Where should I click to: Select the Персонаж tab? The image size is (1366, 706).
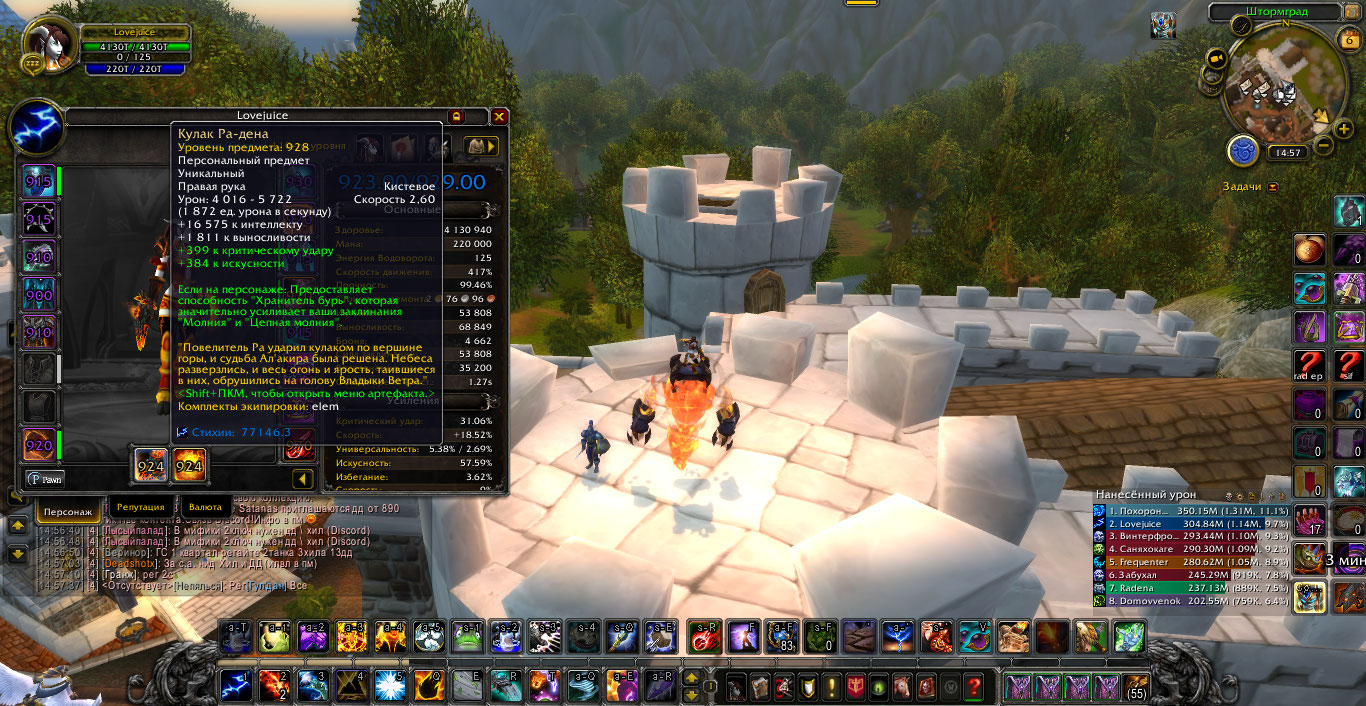pyautogui.click(x=68, y=511)
